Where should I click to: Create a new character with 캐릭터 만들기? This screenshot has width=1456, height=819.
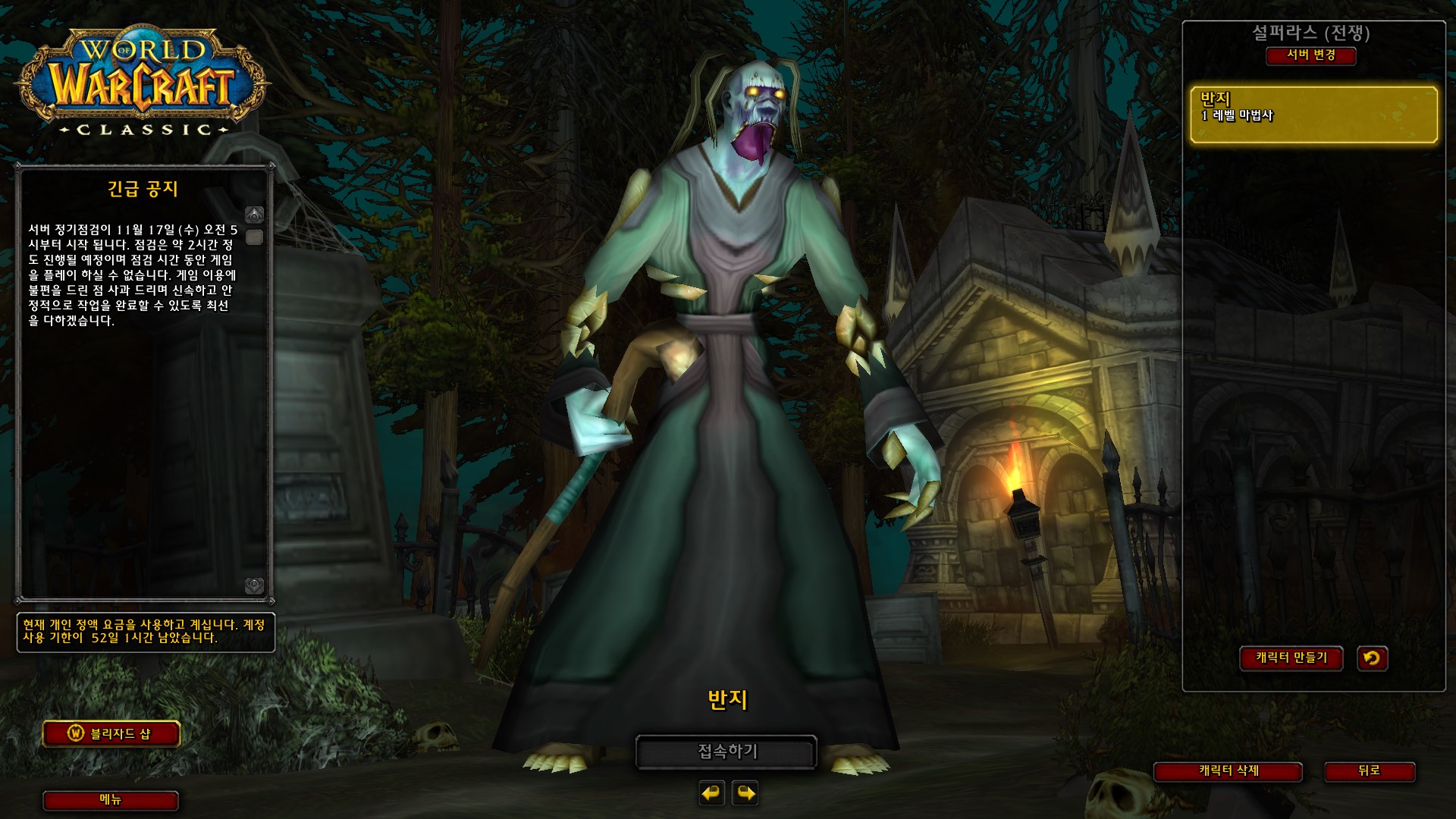1291,658
